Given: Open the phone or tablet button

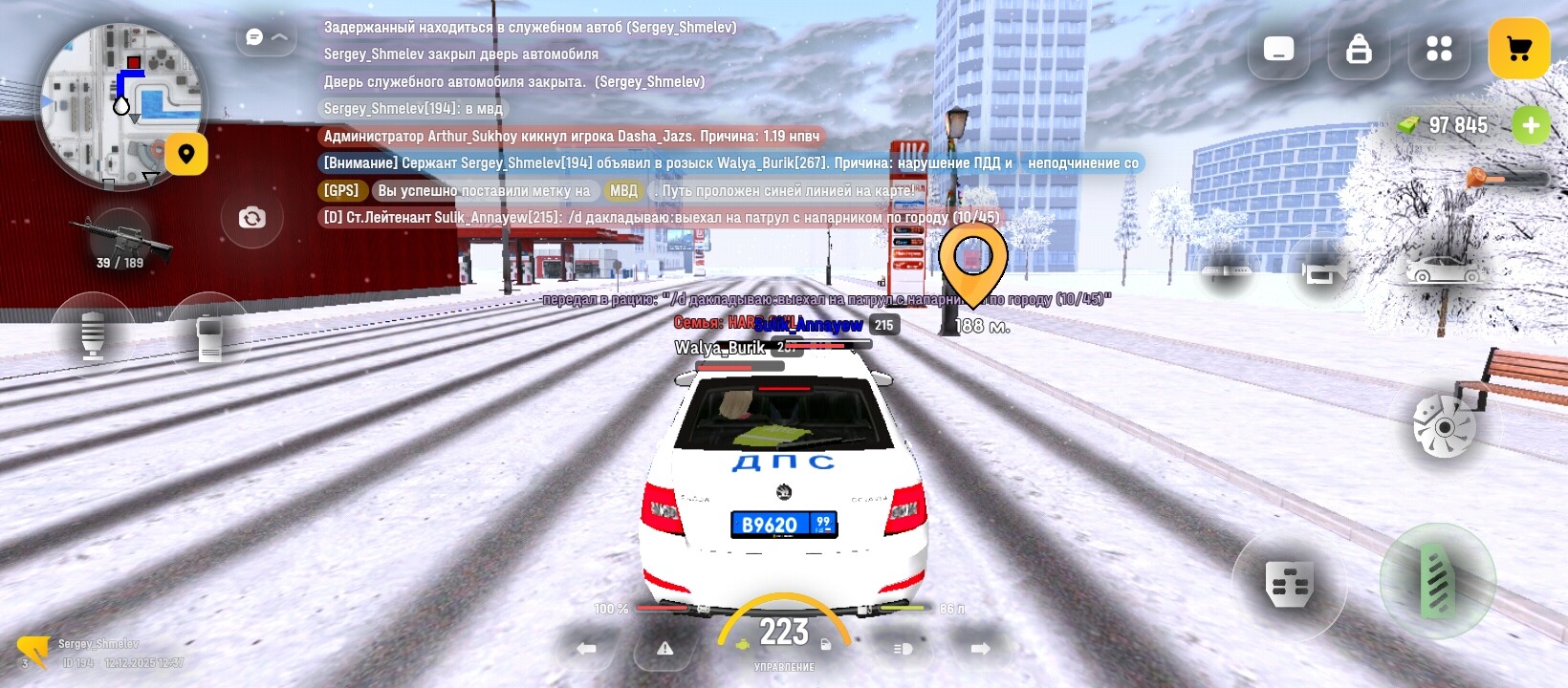Looking at the screenshot, I should point(1278,49).
